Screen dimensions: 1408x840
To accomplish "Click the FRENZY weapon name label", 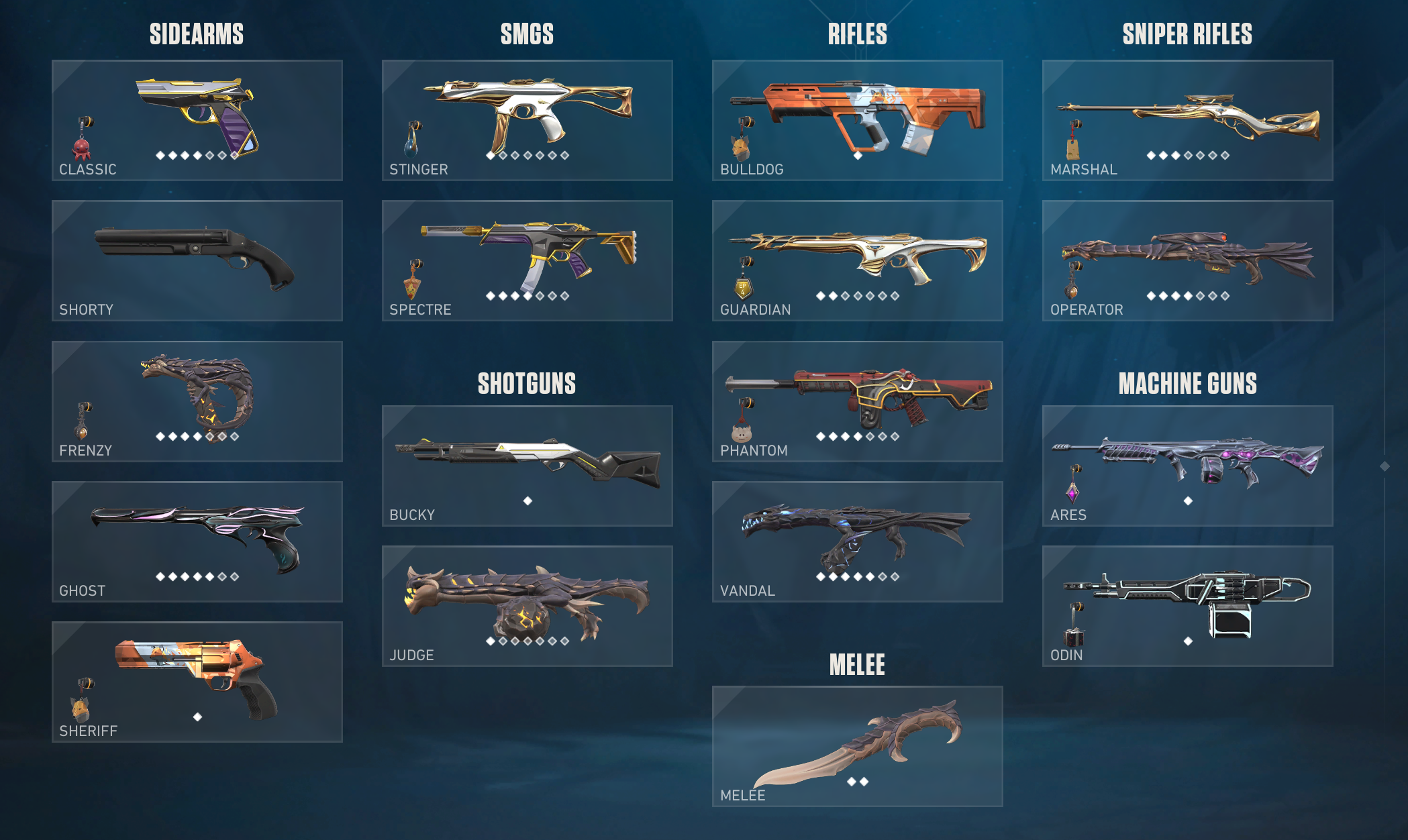I will (x=86, y=450).
